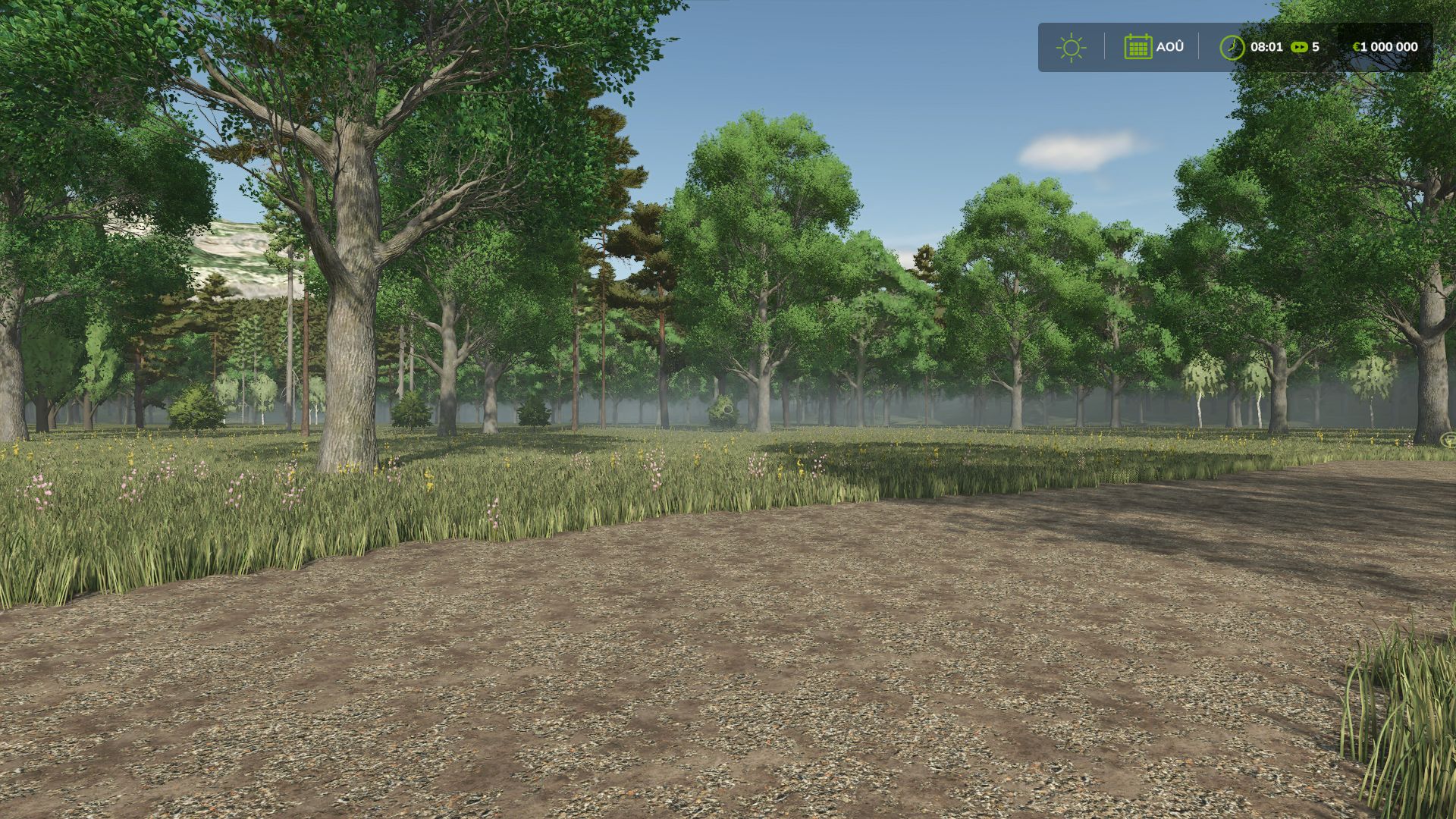Click the fast-forward time scale icon
The width and height of the screenshot is (1456, 819).
pyautogui.click(x=1300, y=47)
